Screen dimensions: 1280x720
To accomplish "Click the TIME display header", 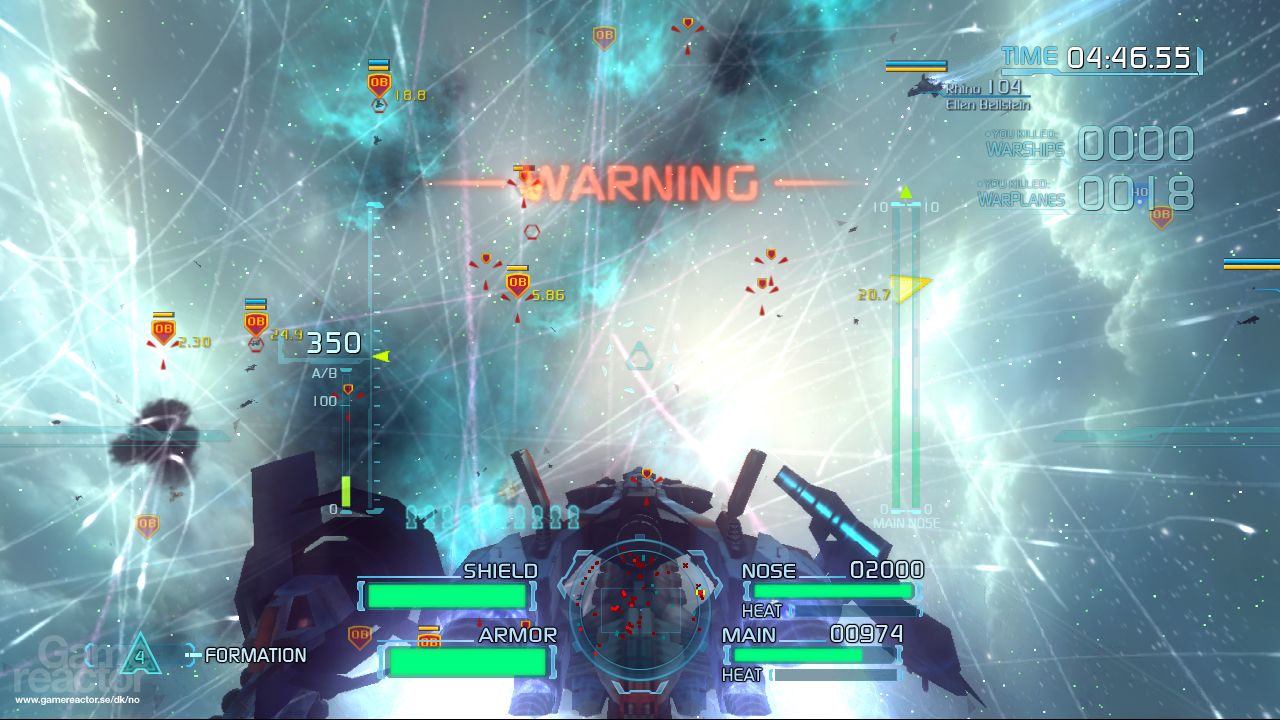I will [1033, 58].
